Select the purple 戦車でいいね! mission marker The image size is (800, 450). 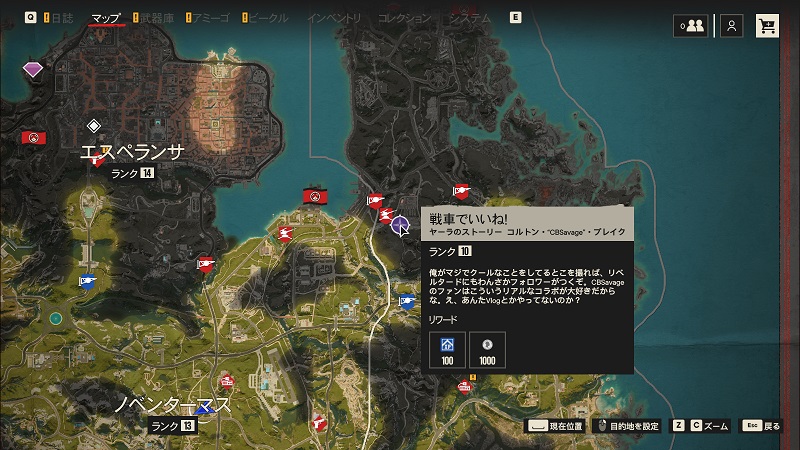(400, 224)
